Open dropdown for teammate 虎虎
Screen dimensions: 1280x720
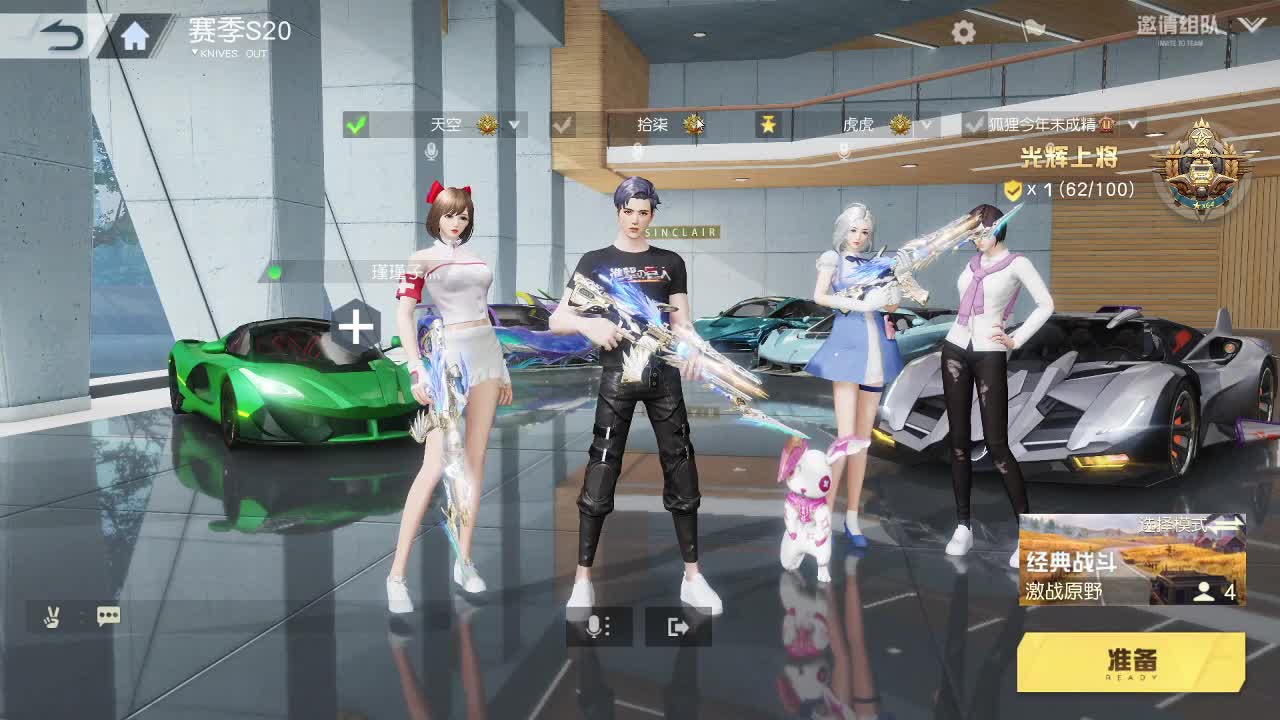(926, 125)
